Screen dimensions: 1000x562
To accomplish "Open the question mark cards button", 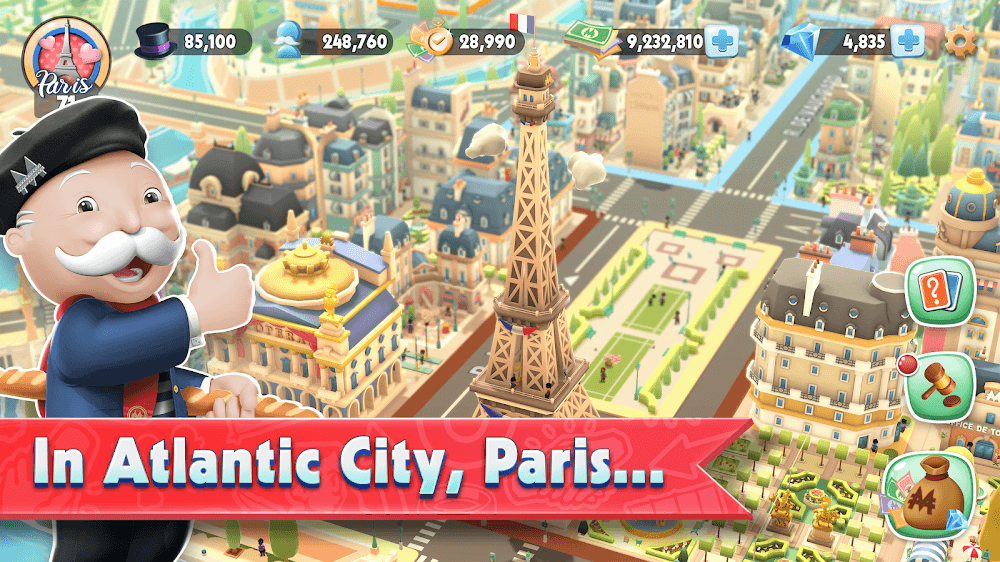I will pyautogui.click(x=940, y=292).
